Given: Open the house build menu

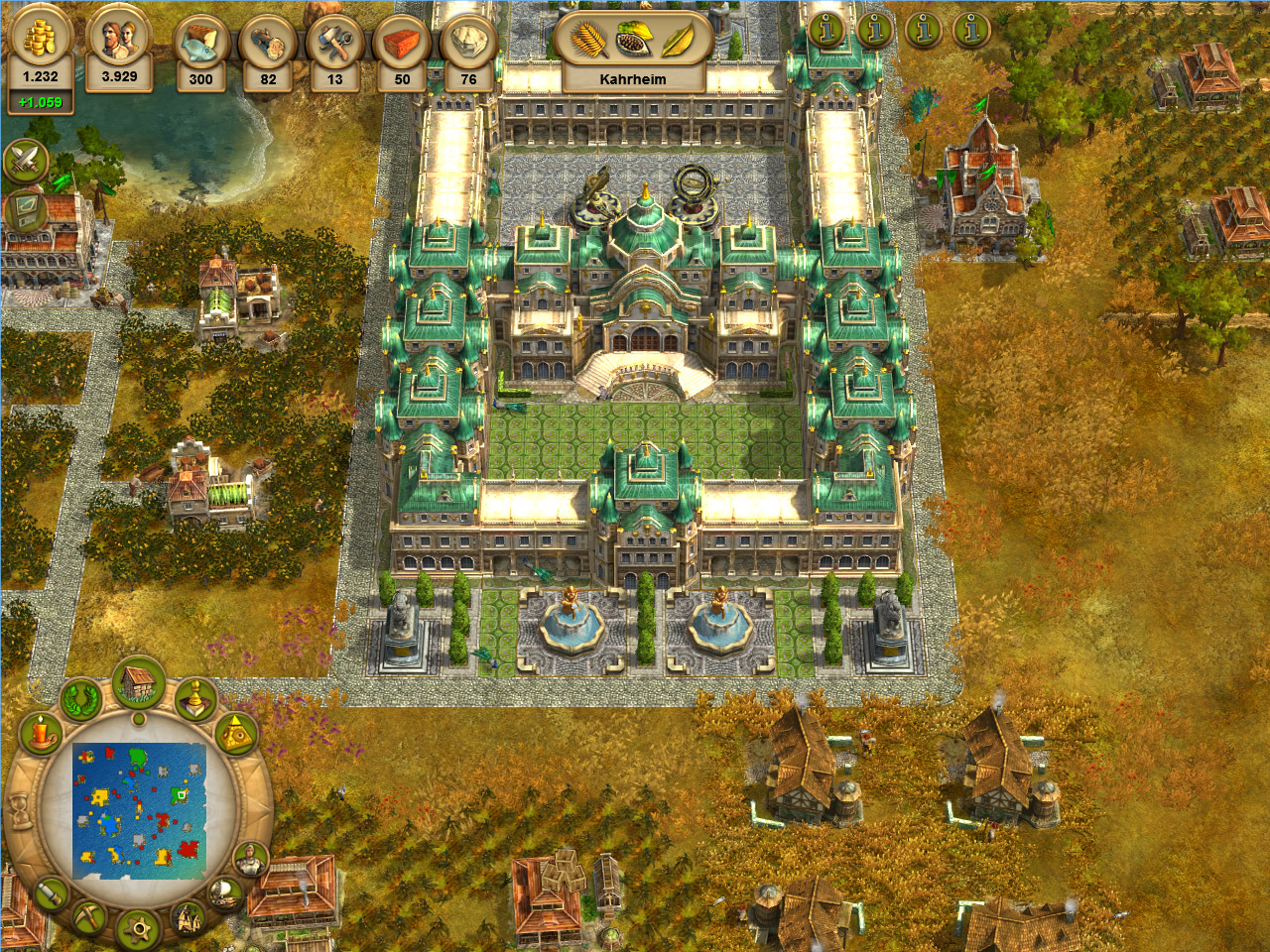Looking at the screenshot, I should tap(139, 683).
